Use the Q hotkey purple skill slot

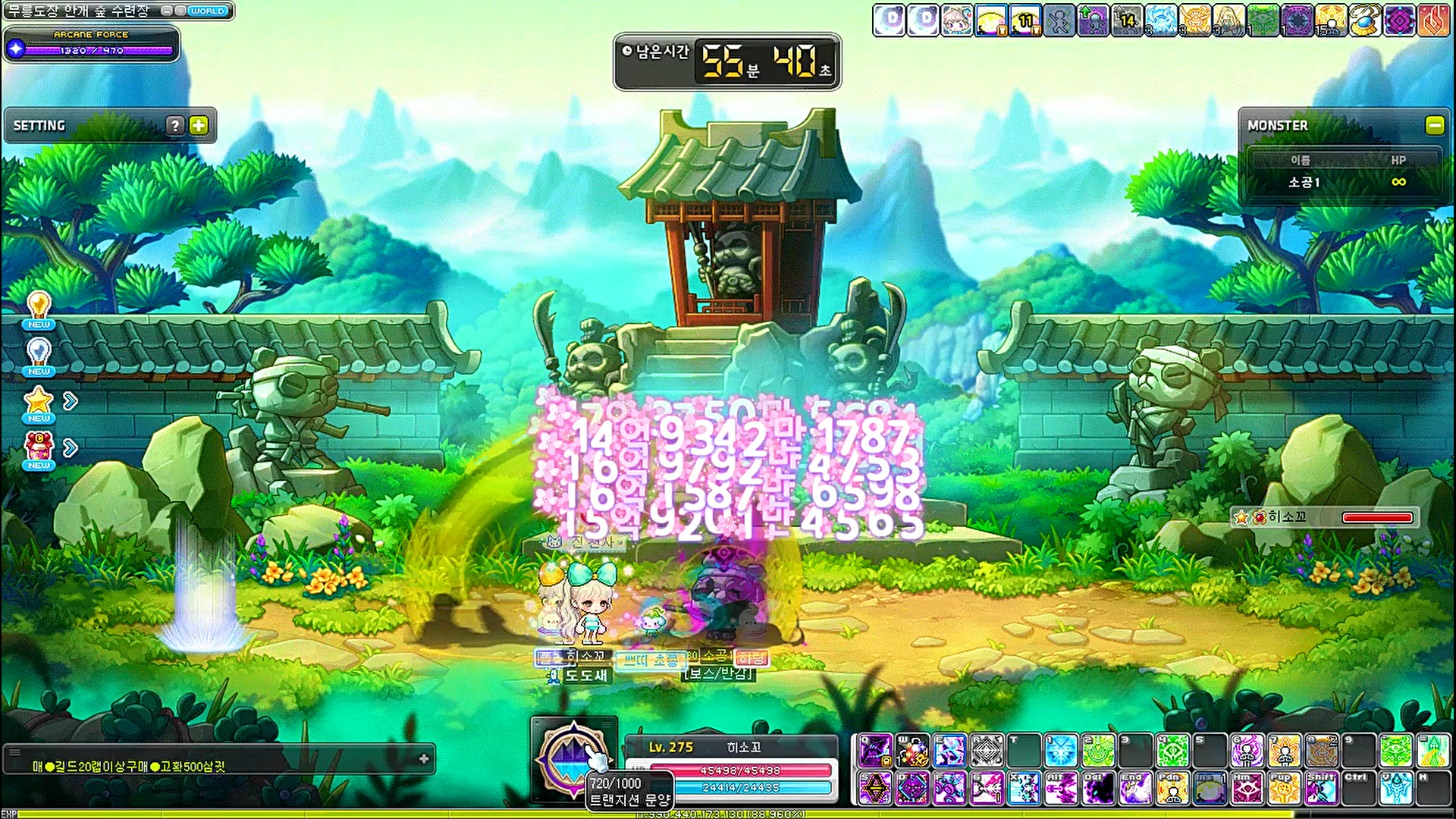(x=875, y=751)
